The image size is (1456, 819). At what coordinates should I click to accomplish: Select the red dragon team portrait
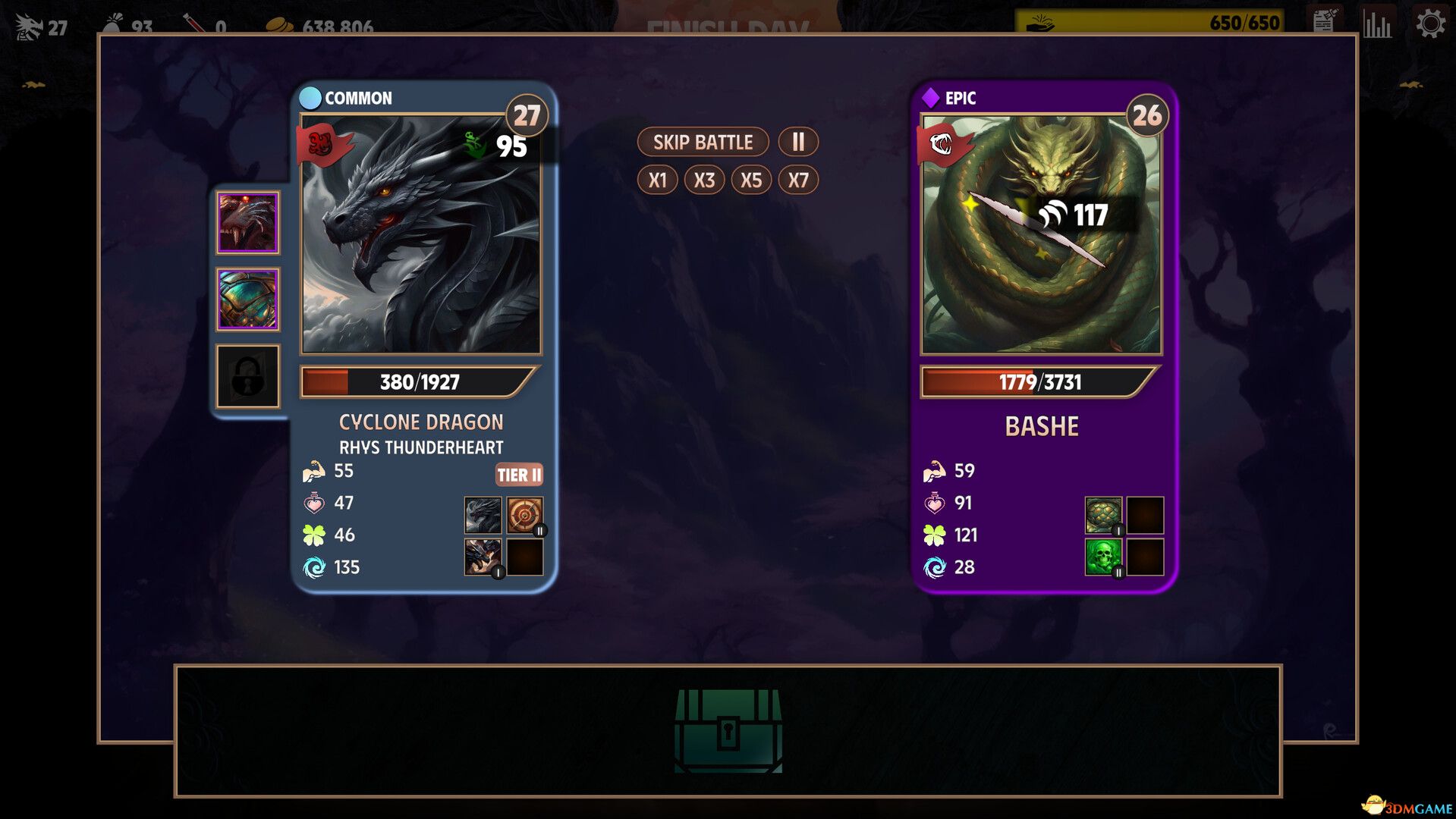coord(248,222)
